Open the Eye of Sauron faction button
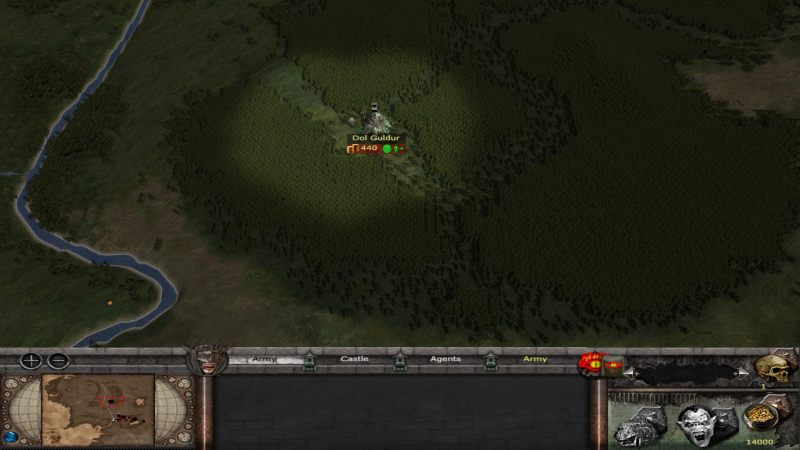 pyautogui.click(x=592, y=365)
